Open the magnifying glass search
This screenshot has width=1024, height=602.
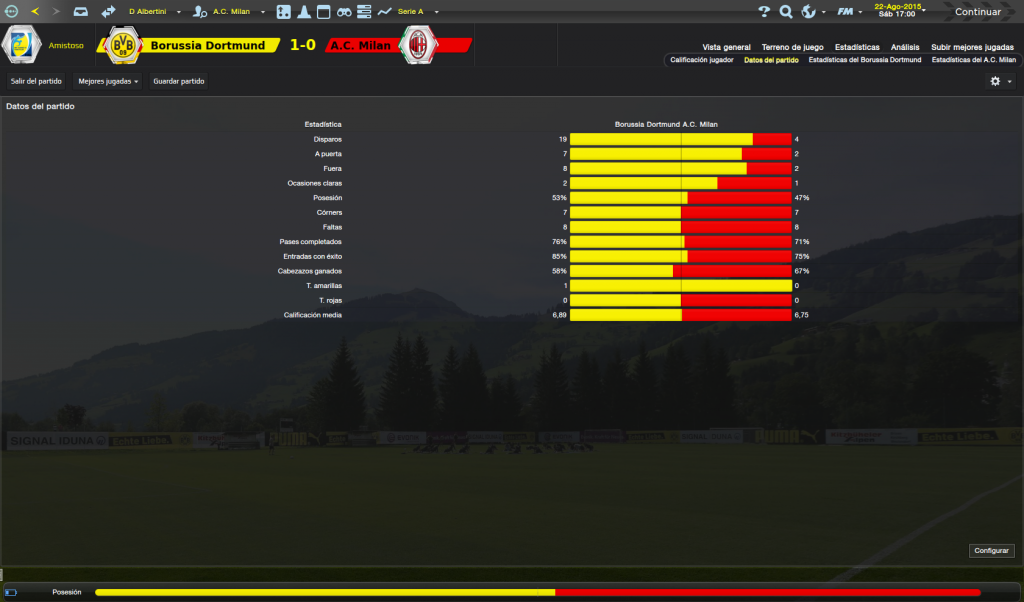786,12
